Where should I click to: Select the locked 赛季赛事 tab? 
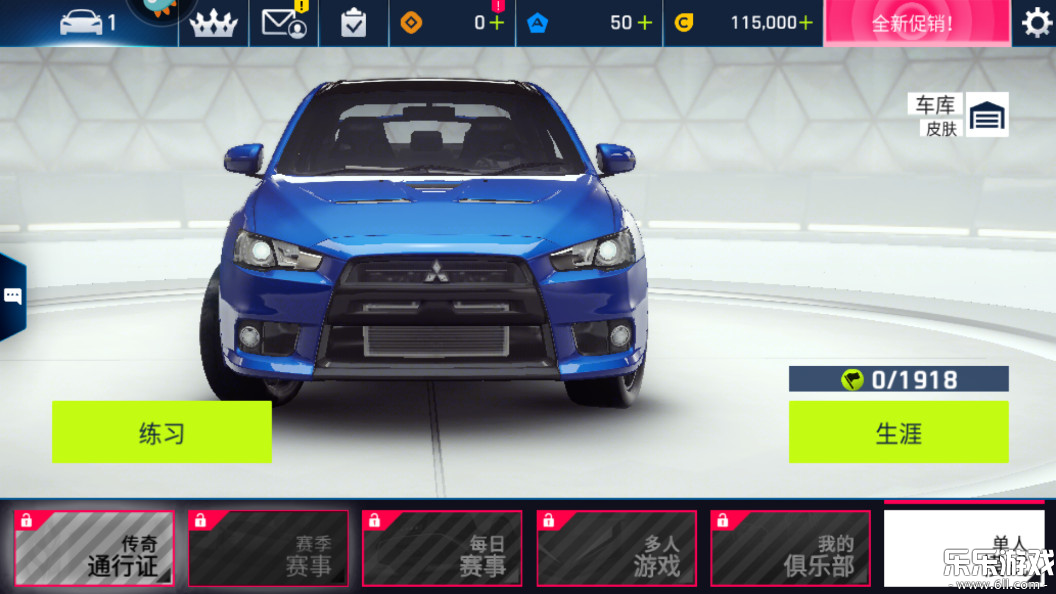268,548
